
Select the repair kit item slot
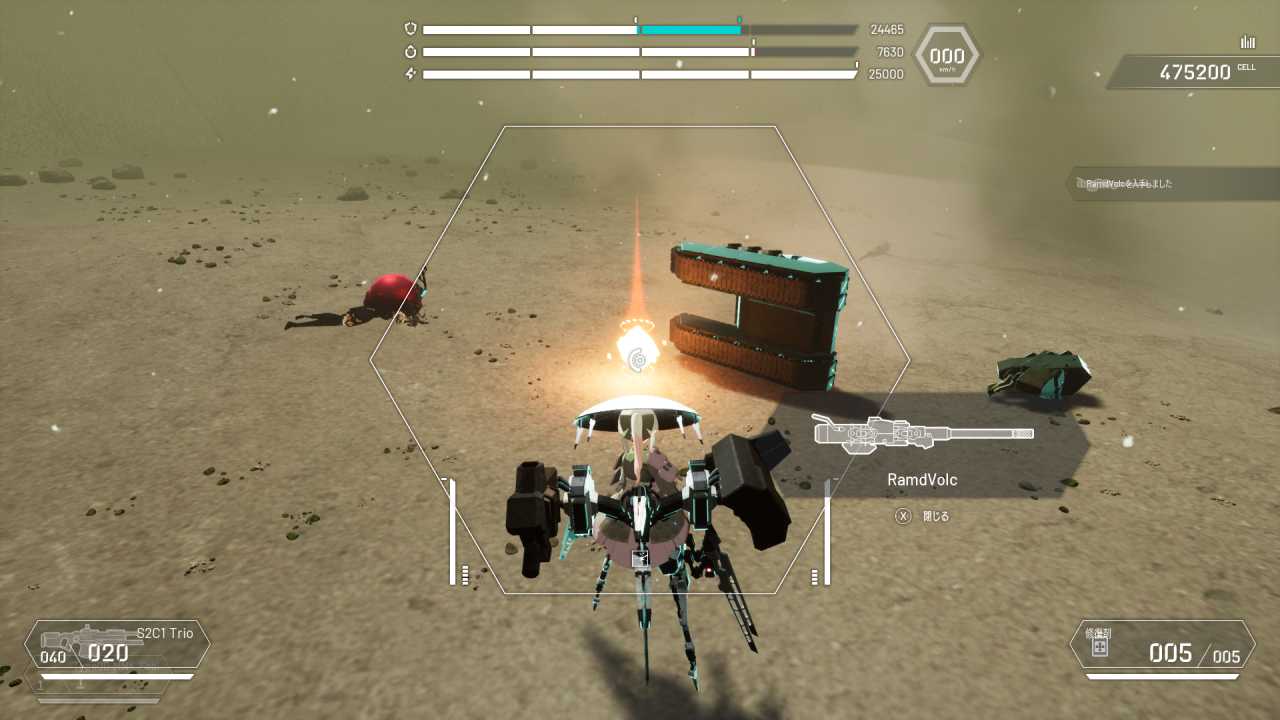click(1162, 645)
